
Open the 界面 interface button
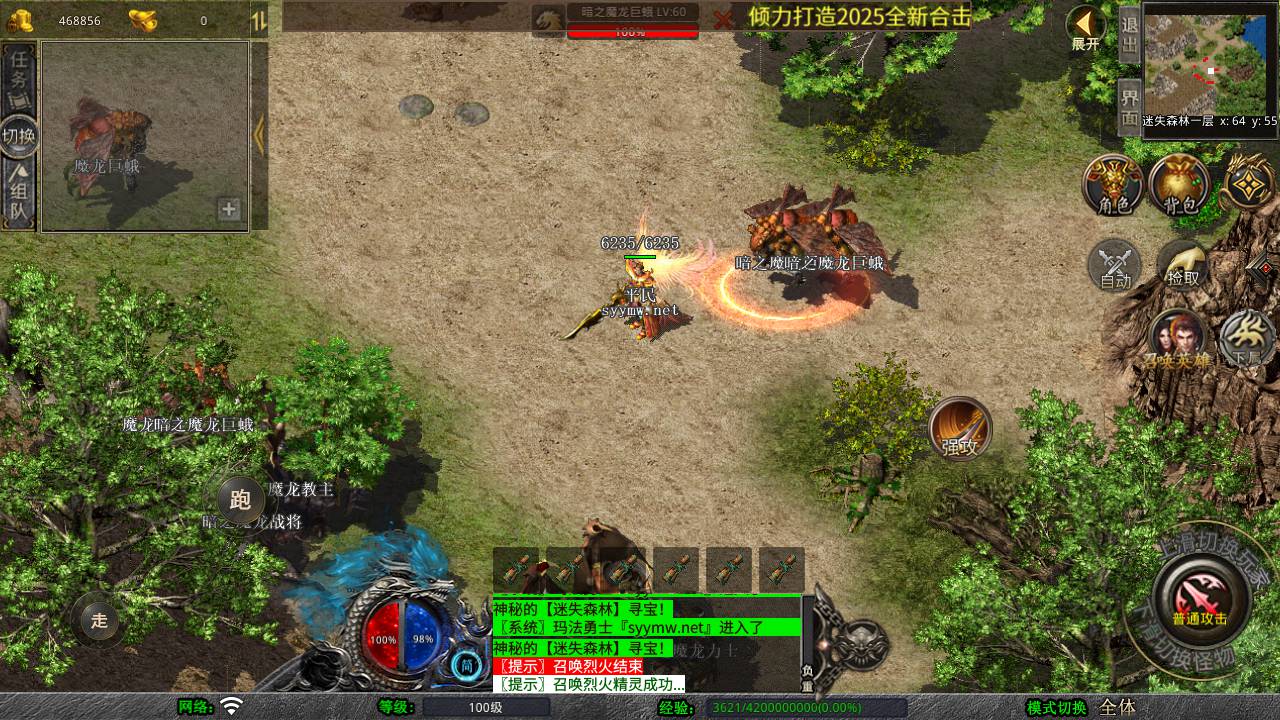click(1129, 108)
